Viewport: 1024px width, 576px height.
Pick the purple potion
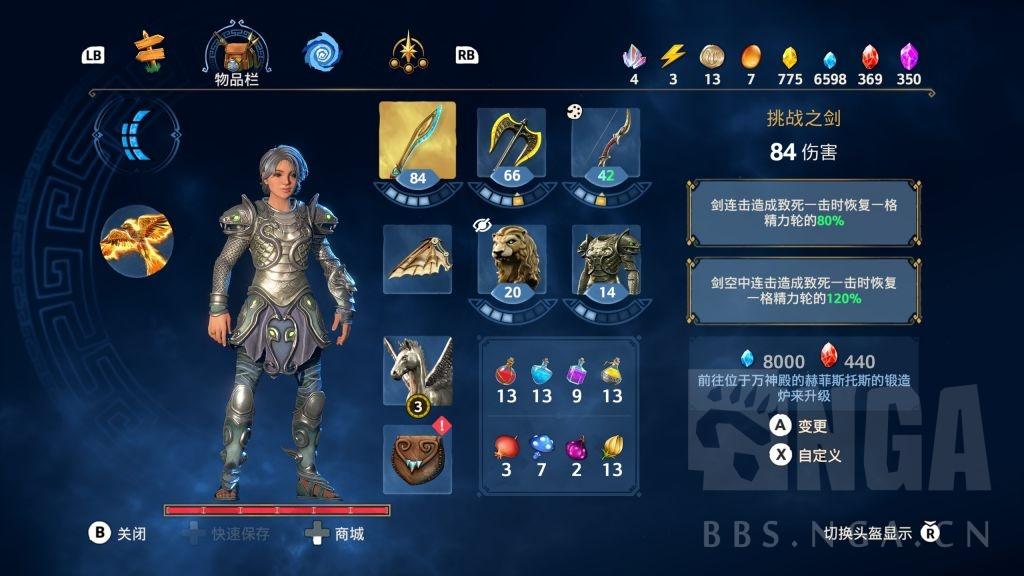577,380
